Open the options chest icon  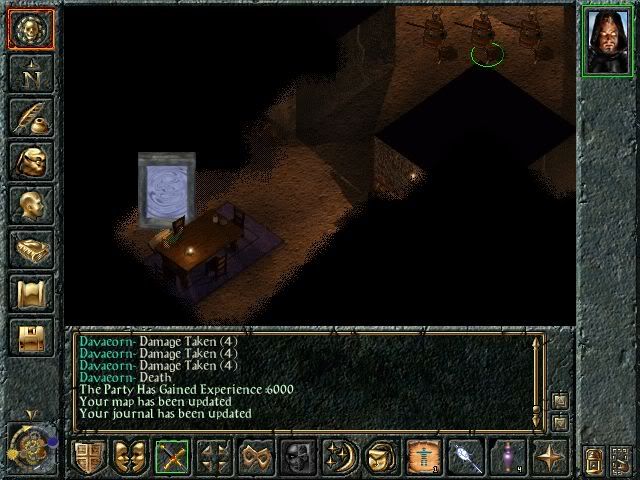click(30, 336)
